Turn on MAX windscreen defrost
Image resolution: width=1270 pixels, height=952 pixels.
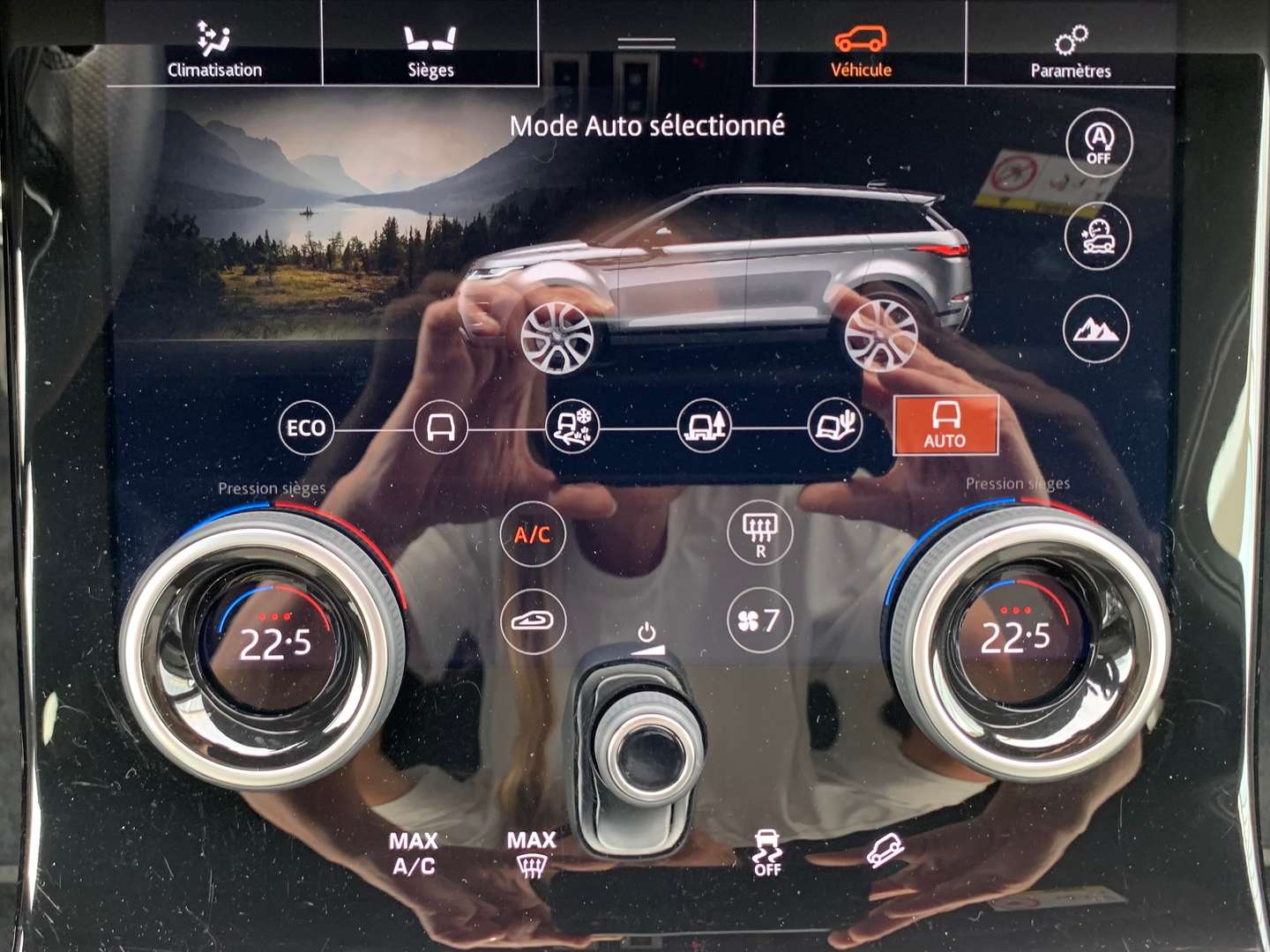pos(531,853)
